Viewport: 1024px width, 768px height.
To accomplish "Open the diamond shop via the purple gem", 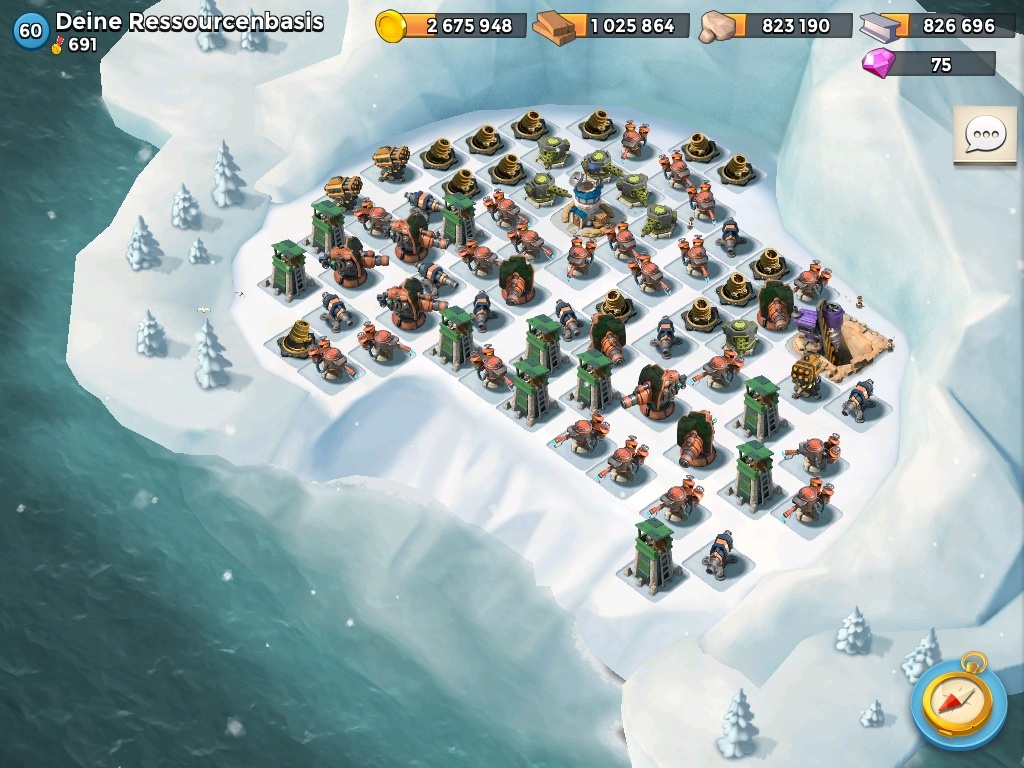I will [x=880, y=63].
